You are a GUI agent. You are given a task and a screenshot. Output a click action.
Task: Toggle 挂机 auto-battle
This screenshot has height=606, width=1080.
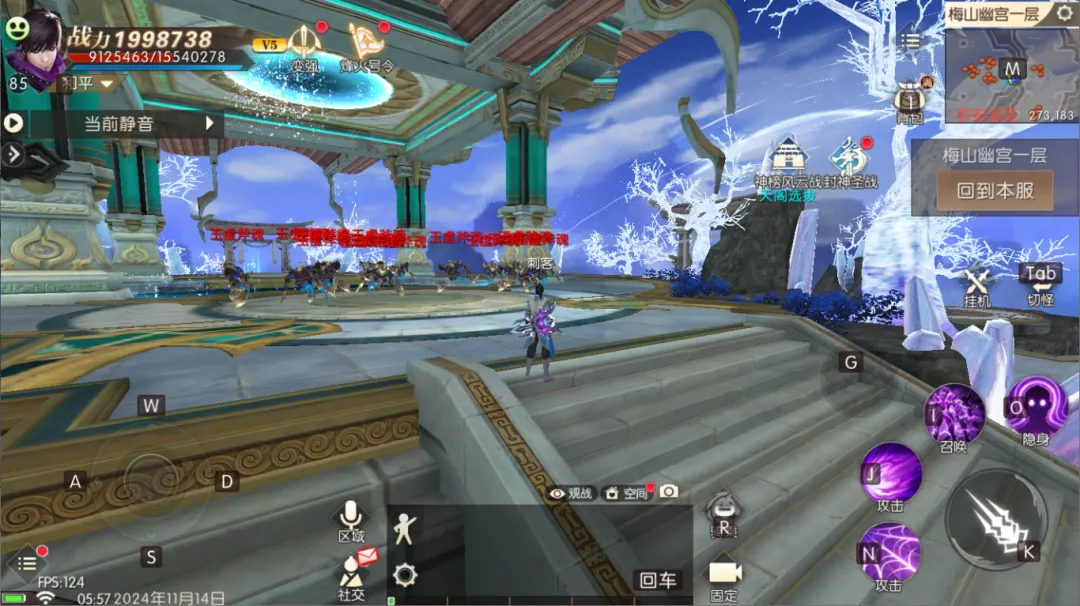[977, 285]
